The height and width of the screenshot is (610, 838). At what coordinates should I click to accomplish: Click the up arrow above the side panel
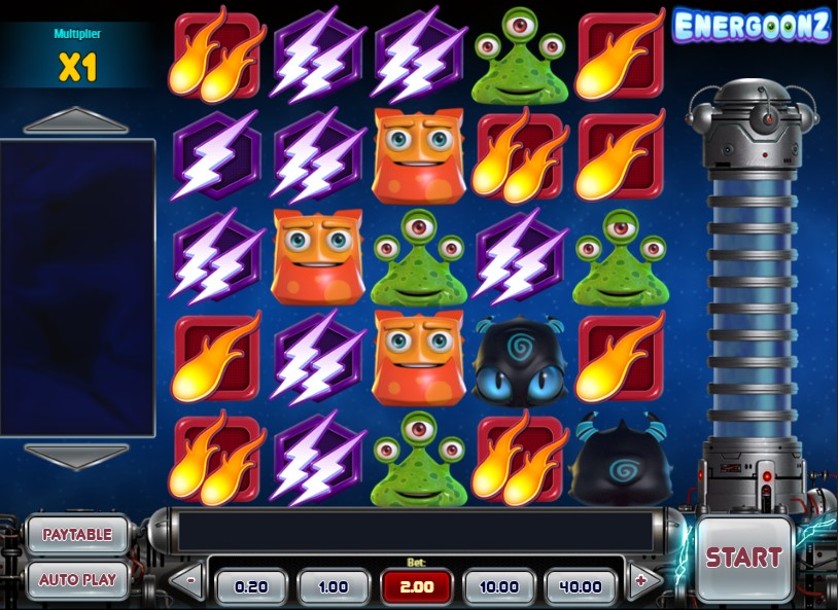point(76,121)
